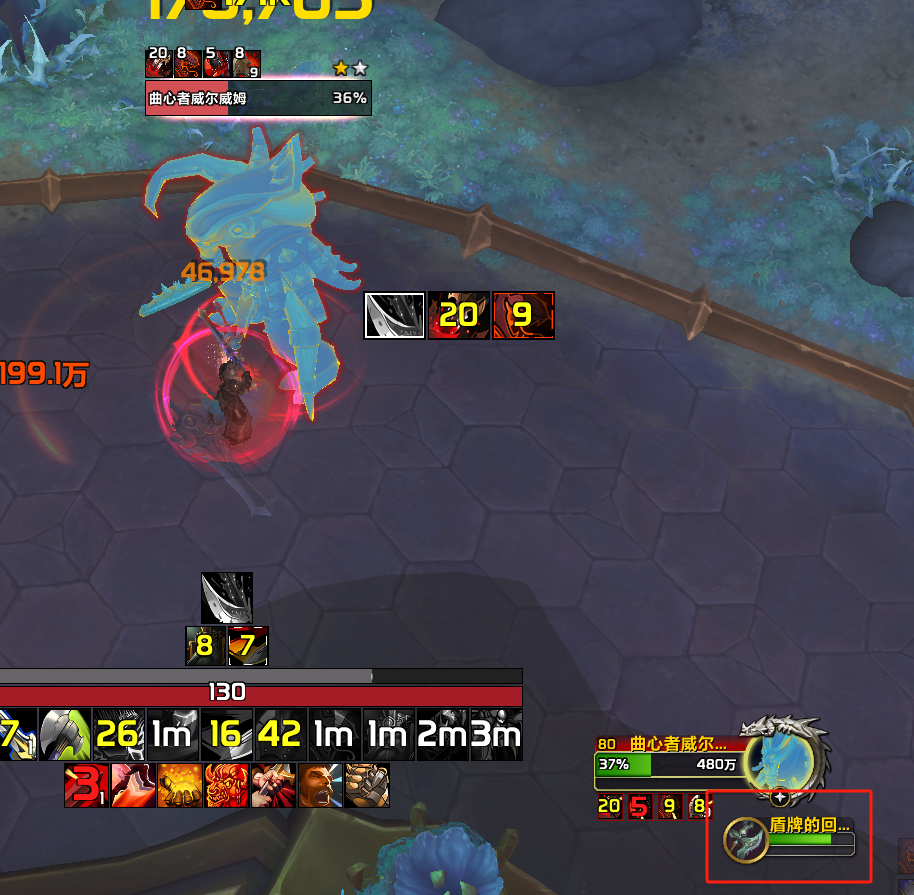Select the 盾牌的回... target-of-target frame
Viewport: 914px width, 895px height.
click(790, 839)
